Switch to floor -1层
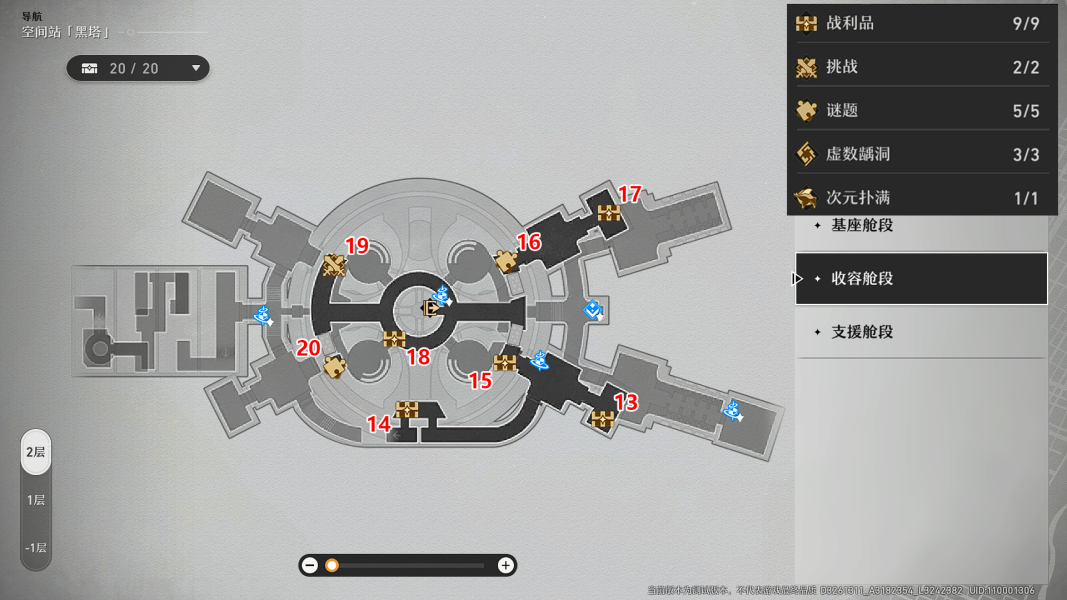Screen dimensions: 1067x600 [x=36, y=547]
